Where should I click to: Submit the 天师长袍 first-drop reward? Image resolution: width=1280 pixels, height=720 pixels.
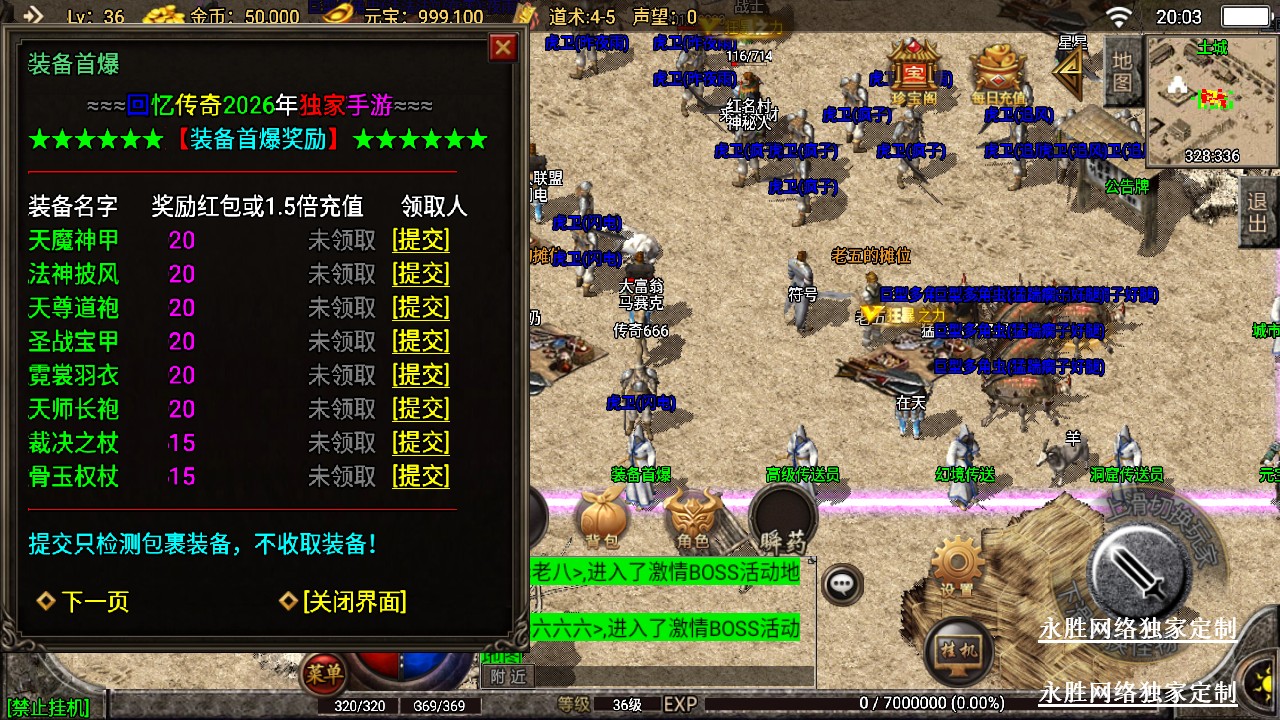click(x=421, y=409)
